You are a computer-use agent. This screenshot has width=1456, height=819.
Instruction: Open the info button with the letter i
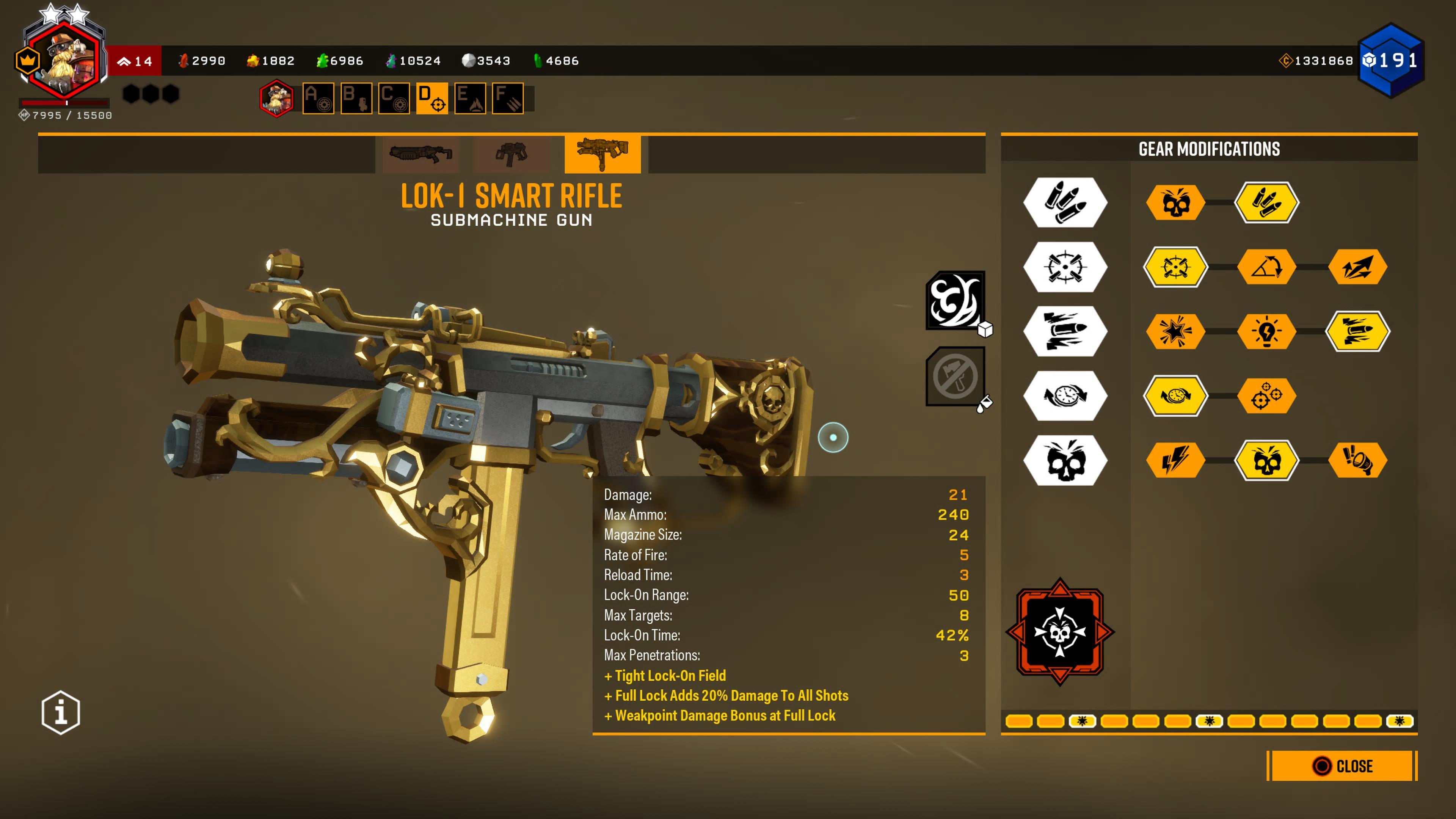(61, 712)
